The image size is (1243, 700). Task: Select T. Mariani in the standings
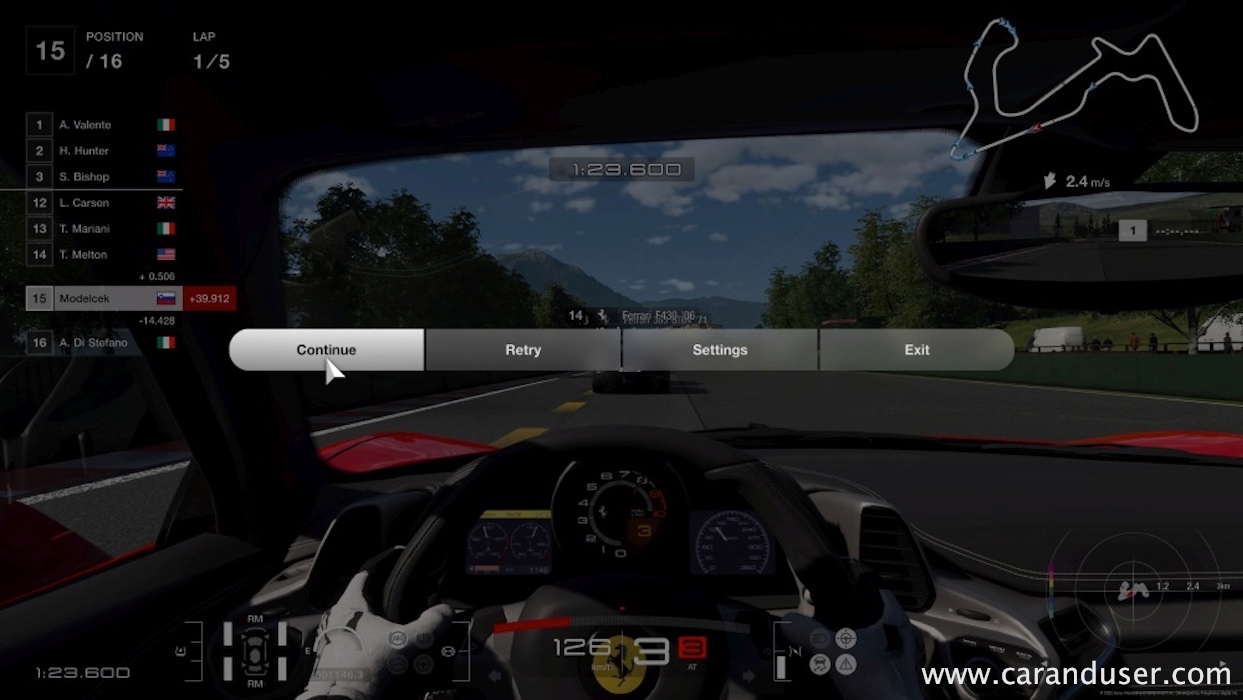(102, 229)
